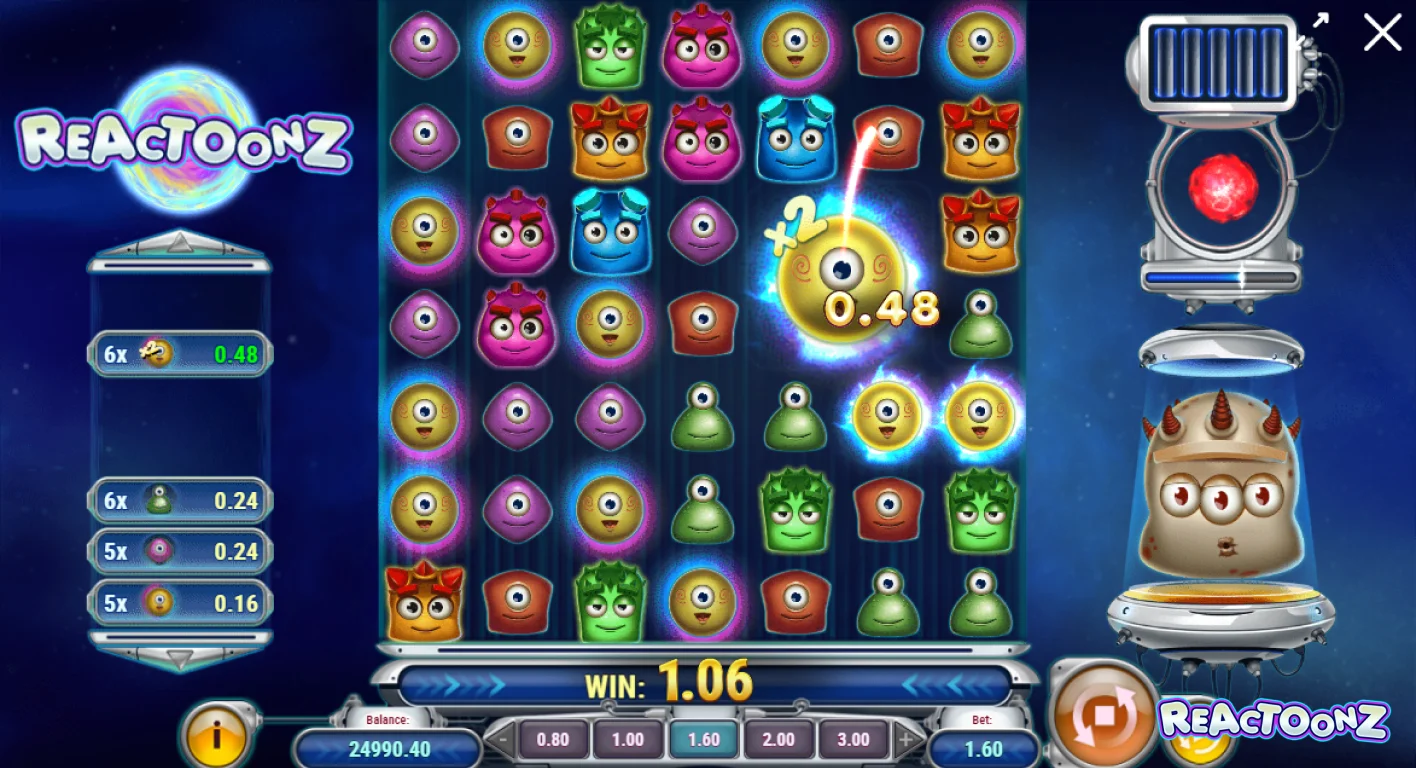Select the 2.00 bet option
Image resolution: width=1416 pixels, height=768 pixels.
[778, 740]
